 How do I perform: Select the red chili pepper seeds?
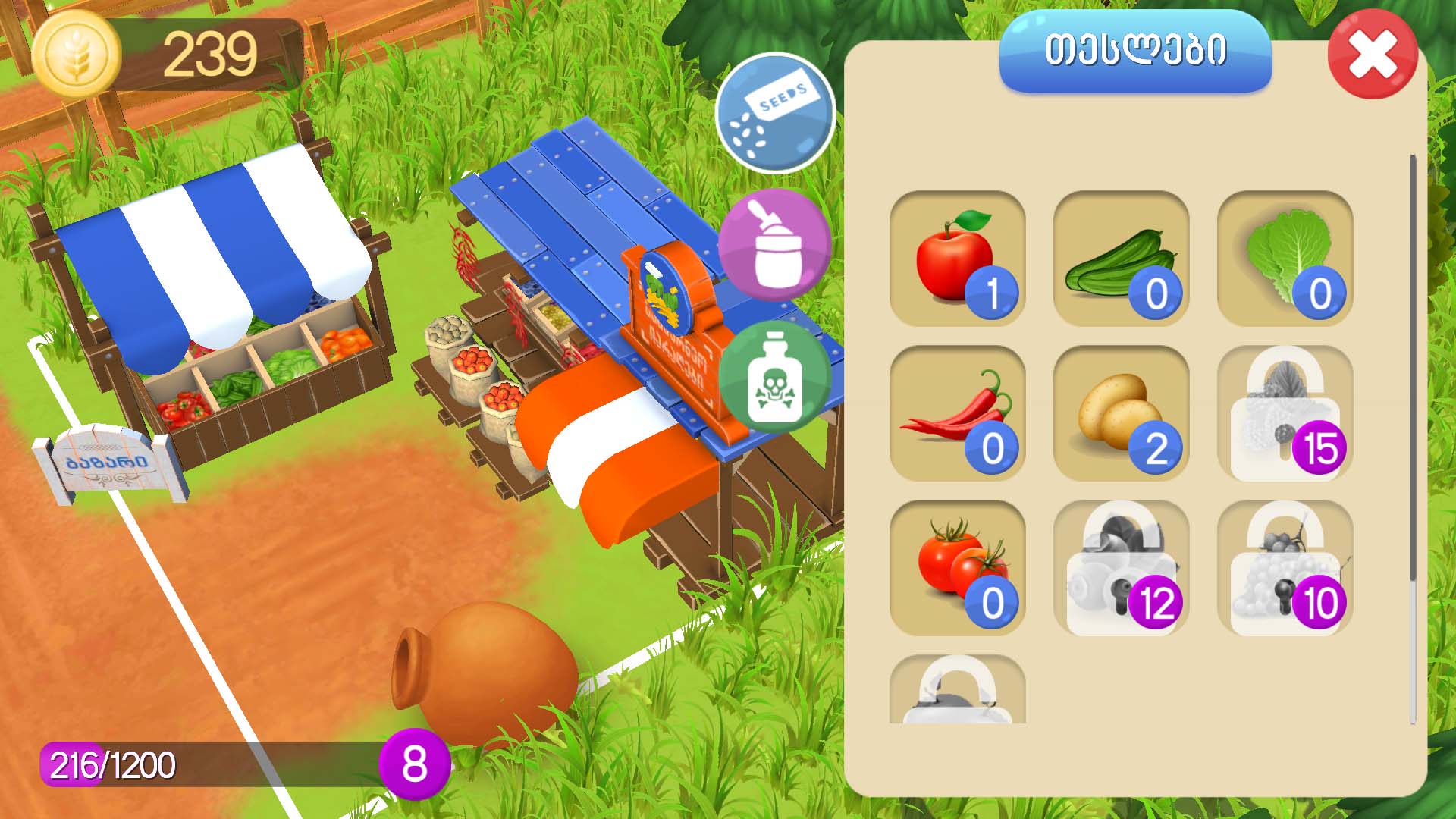pos(957,413)
